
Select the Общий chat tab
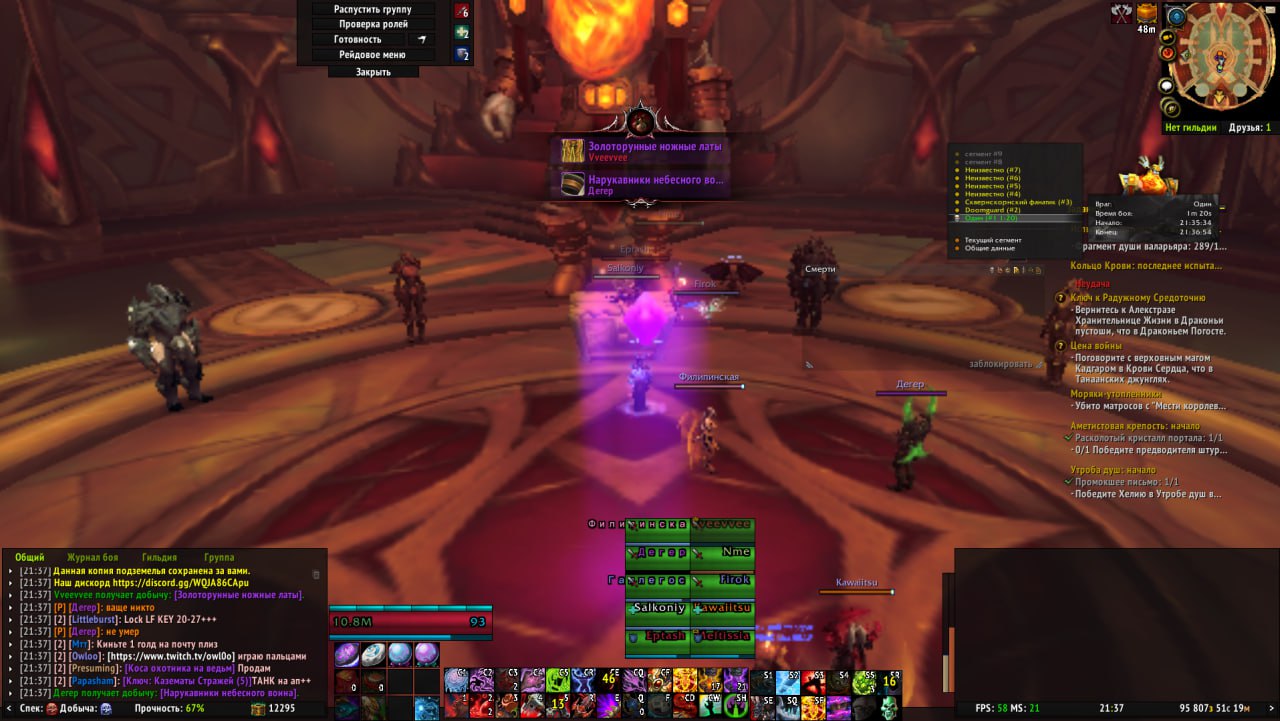pyautogui.click(x=29, y=557)
